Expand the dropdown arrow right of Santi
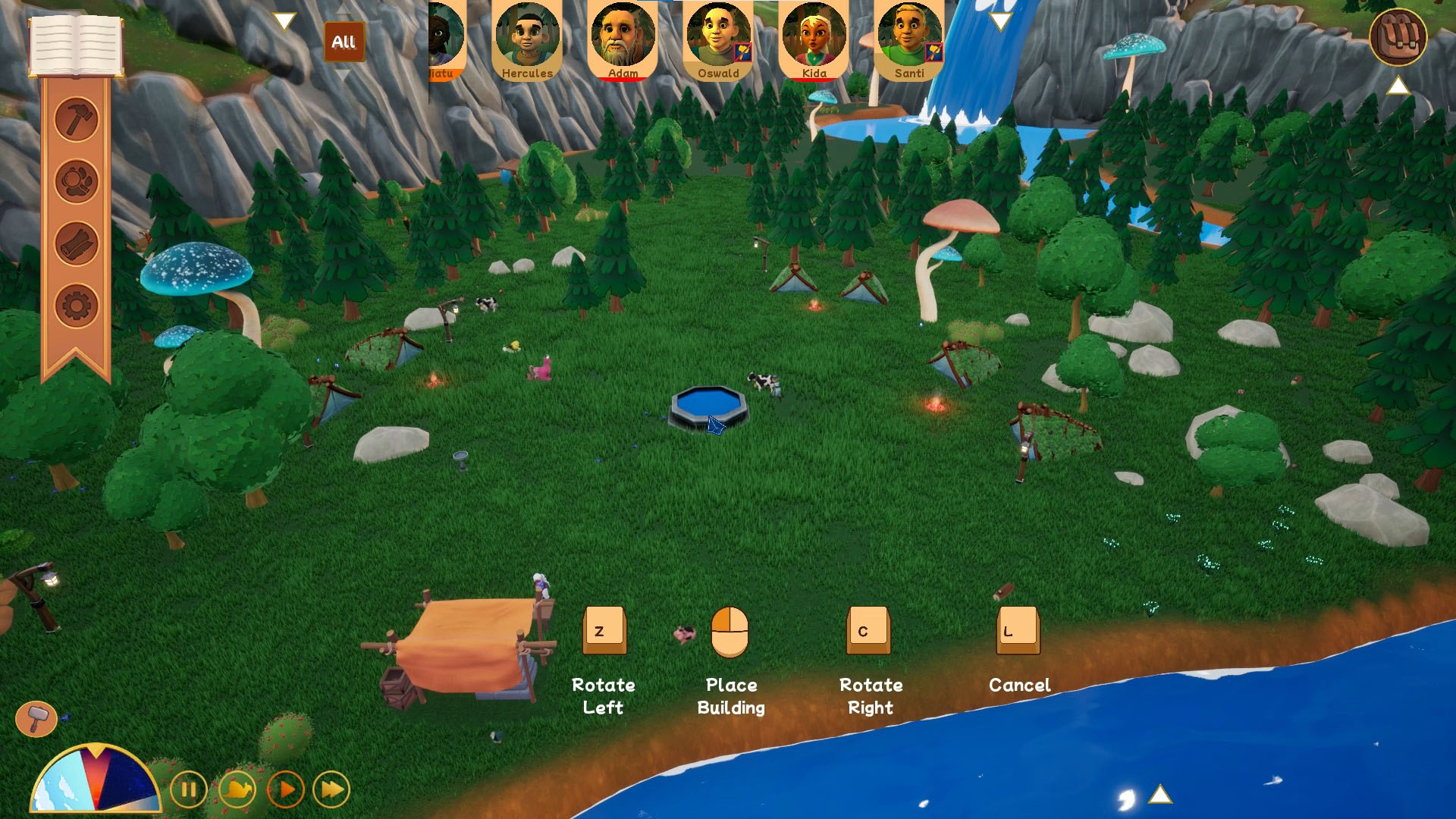1456x819 pixels. click(x=1000, y=21)
